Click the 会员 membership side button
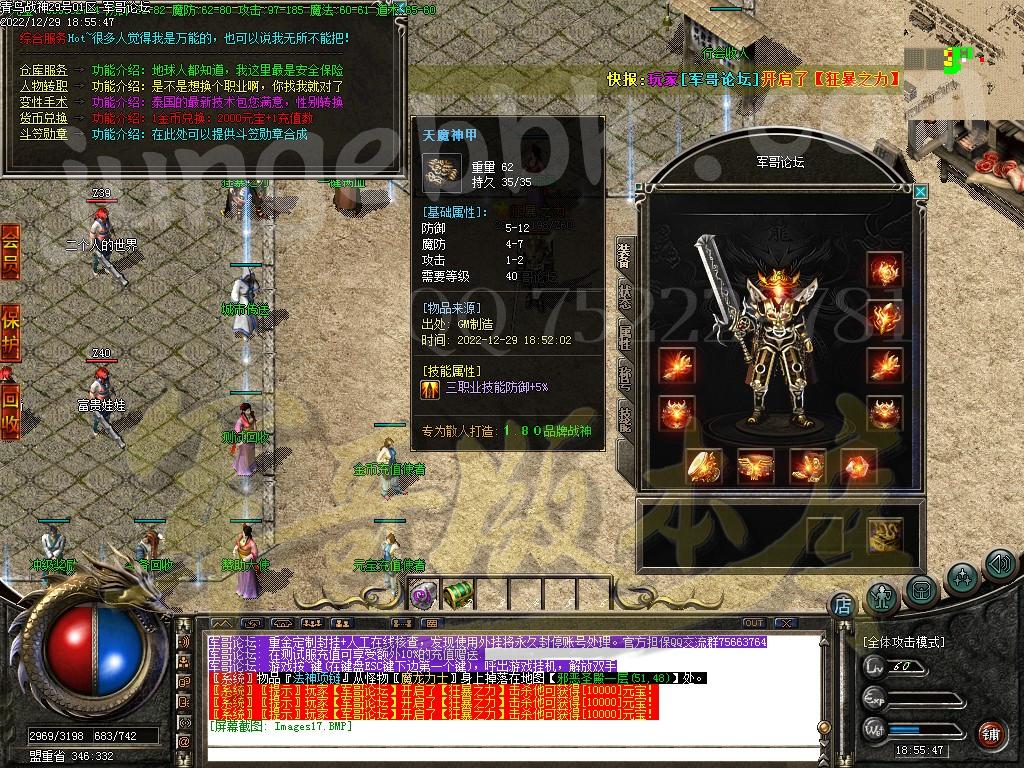The width and height of the screenshot is (1024, 768). 10,250
